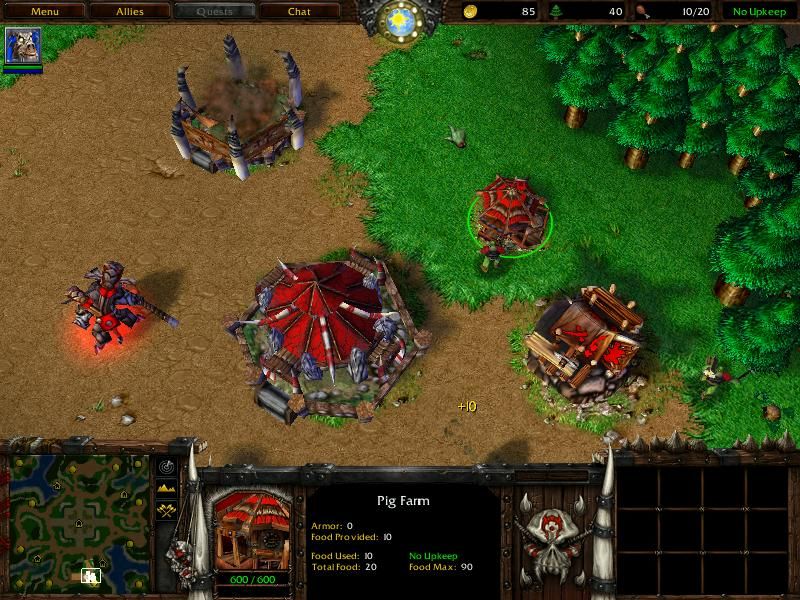Activate the minimap signal ping button
800x600 pixels.
pyautogui.click(x=166, y=468)
